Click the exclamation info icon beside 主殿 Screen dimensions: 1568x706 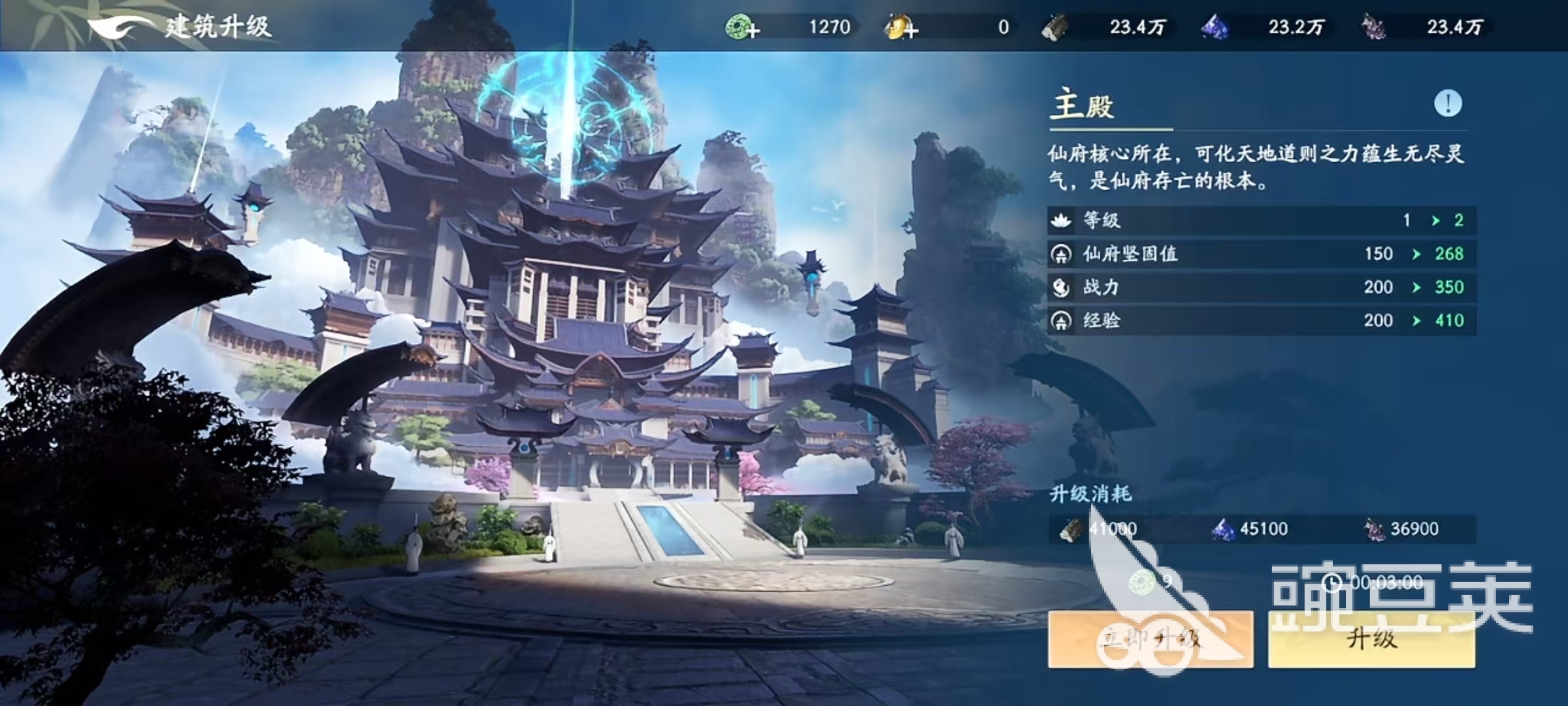tap(1446, 102)
